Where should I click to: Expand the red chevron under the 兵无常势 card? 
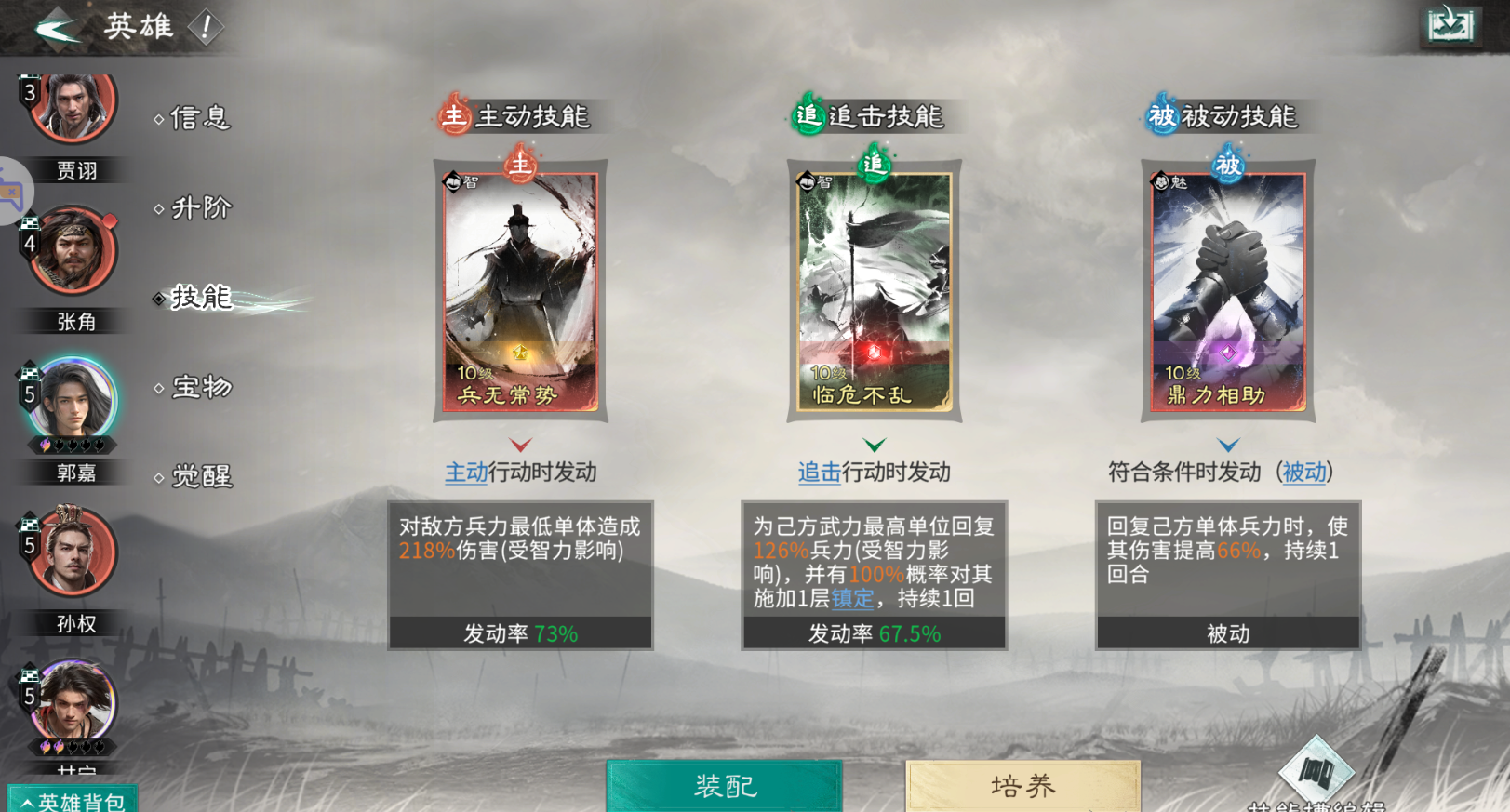(x=519, y=445)
